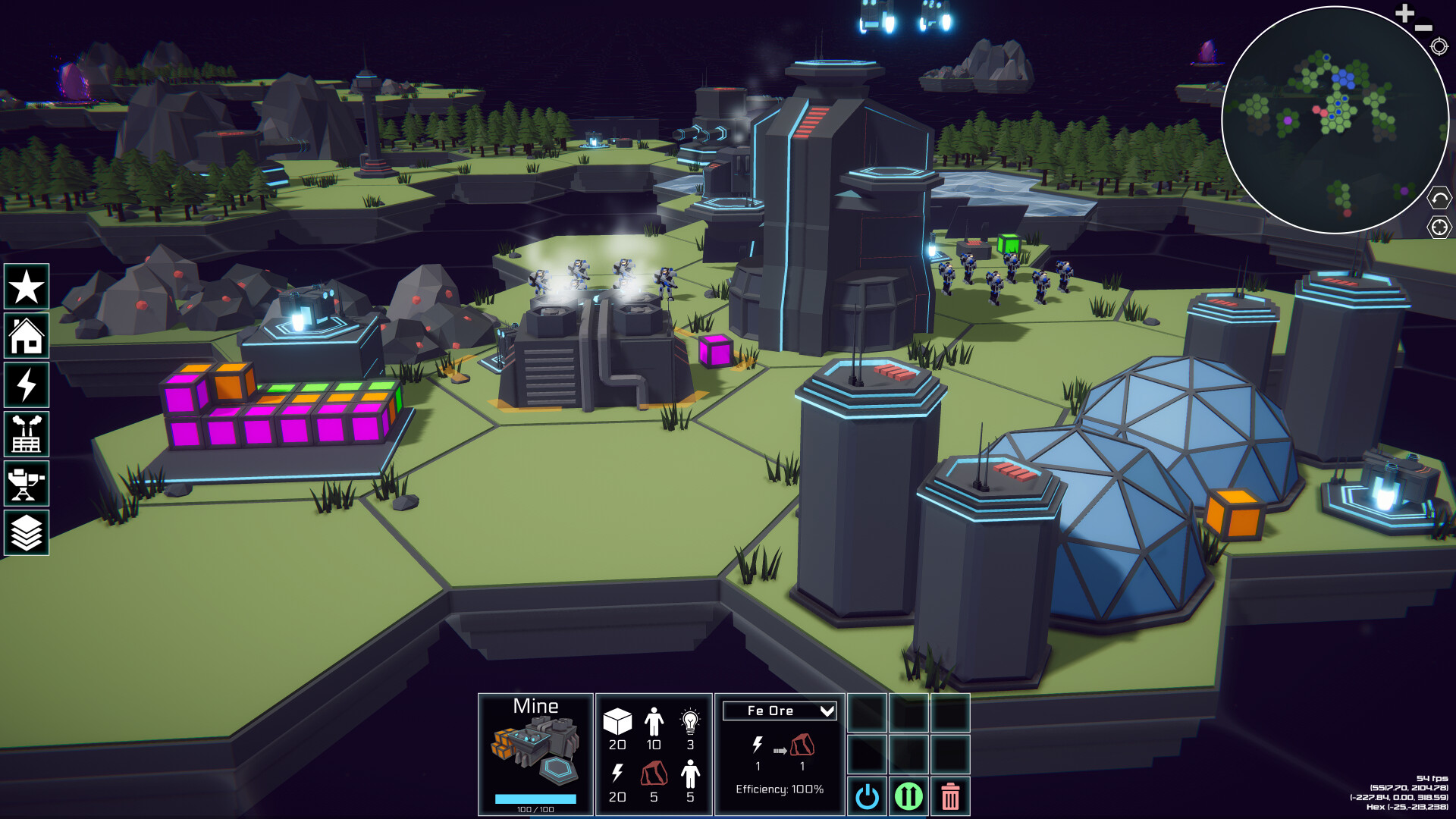This screenshot has width=1456, height=819.
Task: Open the home base panel via house icon
Action: pos(27,336)
